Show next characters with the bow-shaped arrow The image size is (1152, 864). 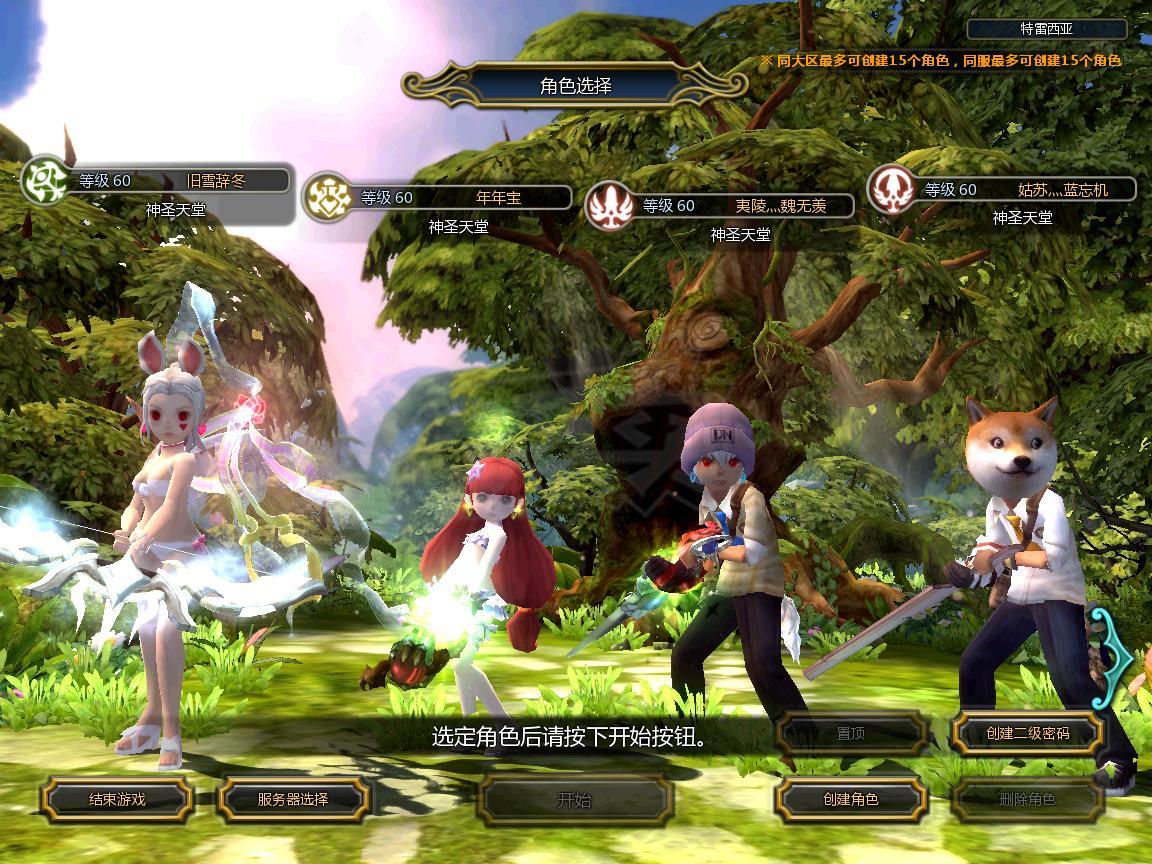click(1115, 656)
